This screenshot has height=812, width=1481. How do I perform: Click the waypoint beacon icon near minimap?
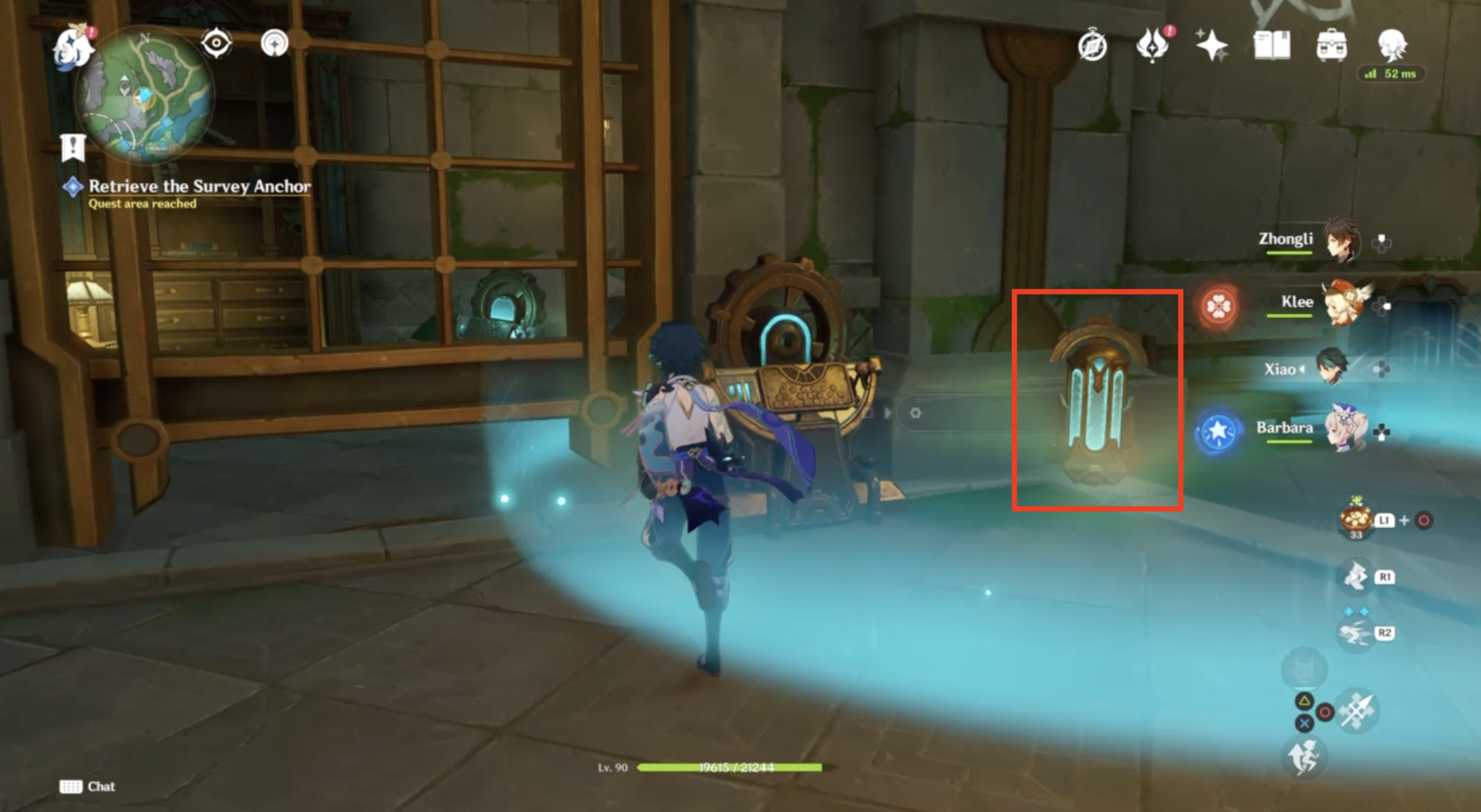click(x=275, y=43)
